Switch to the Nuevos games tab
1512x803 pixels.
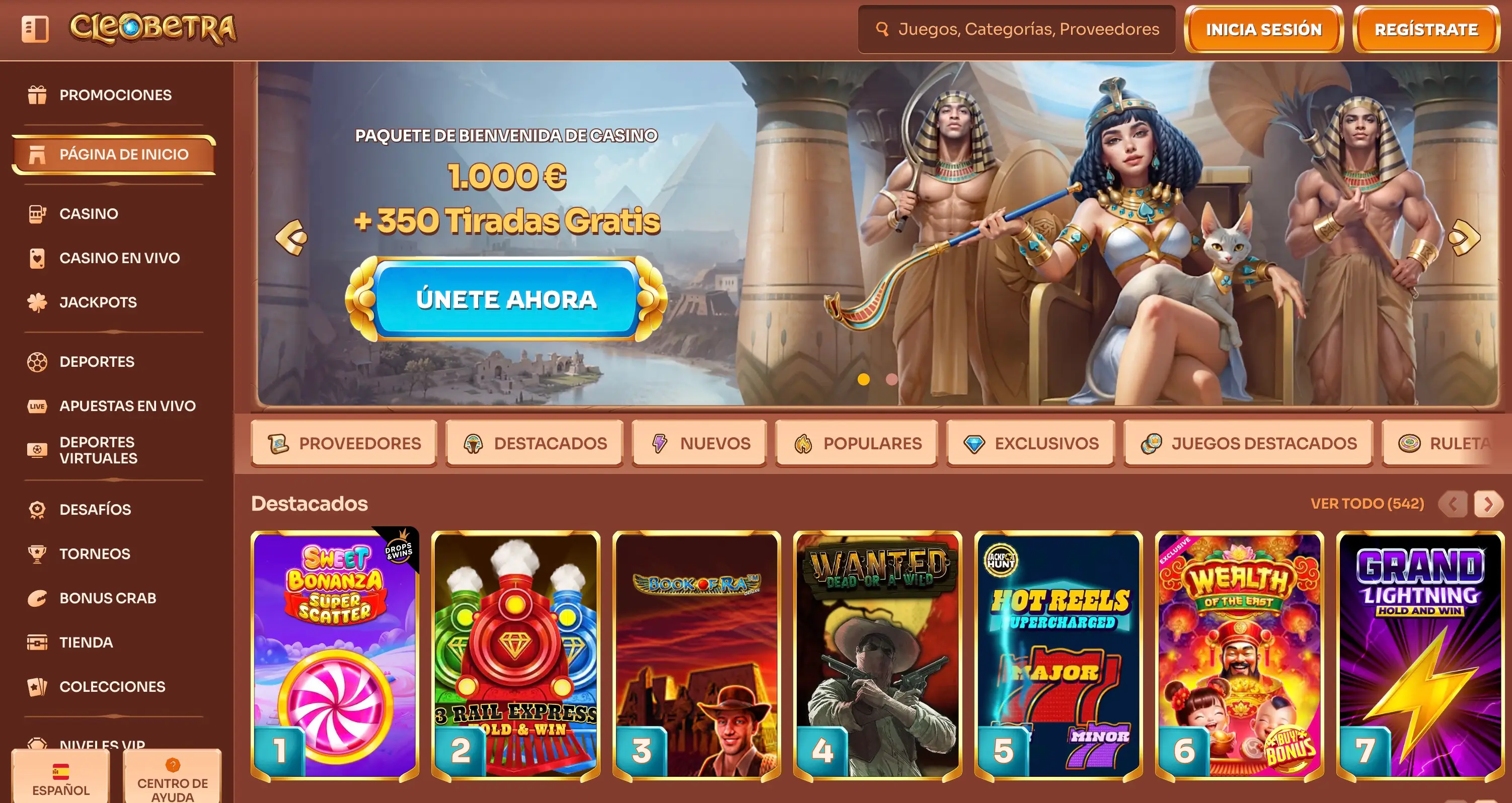[699, 443]
